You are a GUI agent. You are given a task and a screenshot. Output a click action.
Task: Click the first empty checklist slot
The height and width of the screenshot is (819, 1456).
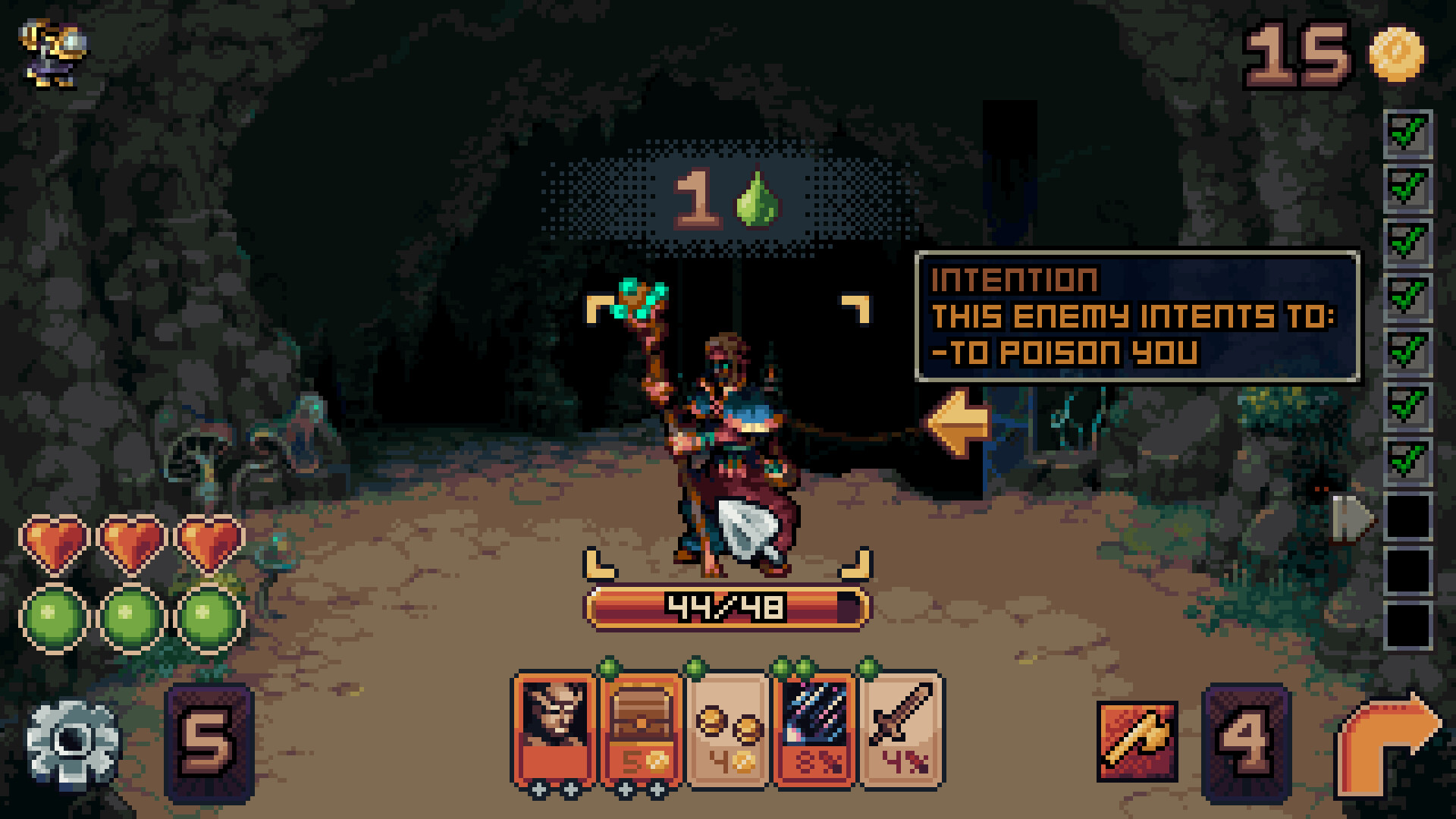click(1408, 516)
